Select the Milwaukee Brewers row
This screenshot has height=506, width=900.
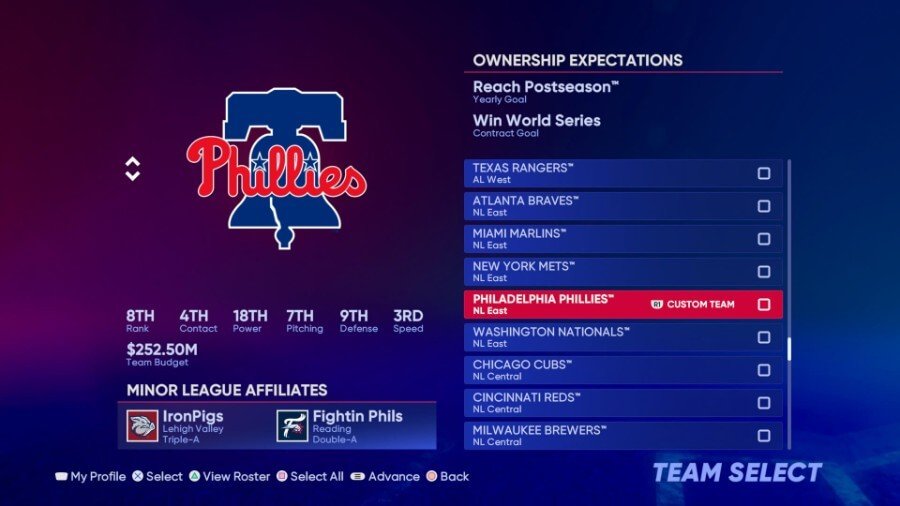click(x=600, y=435)
